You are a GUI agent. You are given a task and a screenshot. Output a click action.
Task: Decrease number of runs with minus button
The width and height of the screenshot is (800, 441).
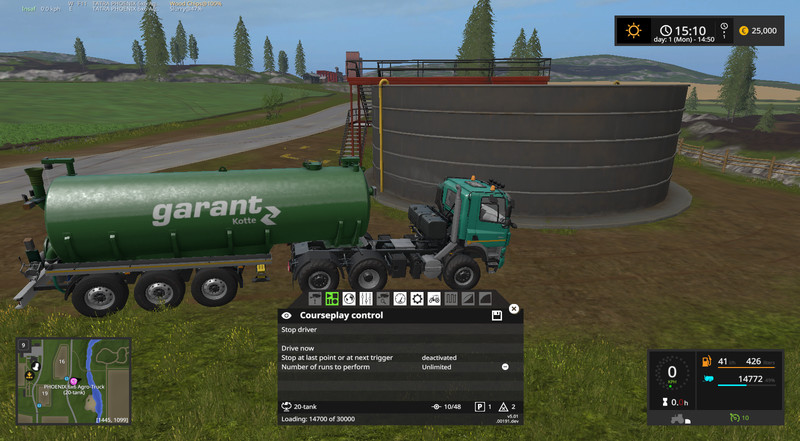(x=505, y=367)
